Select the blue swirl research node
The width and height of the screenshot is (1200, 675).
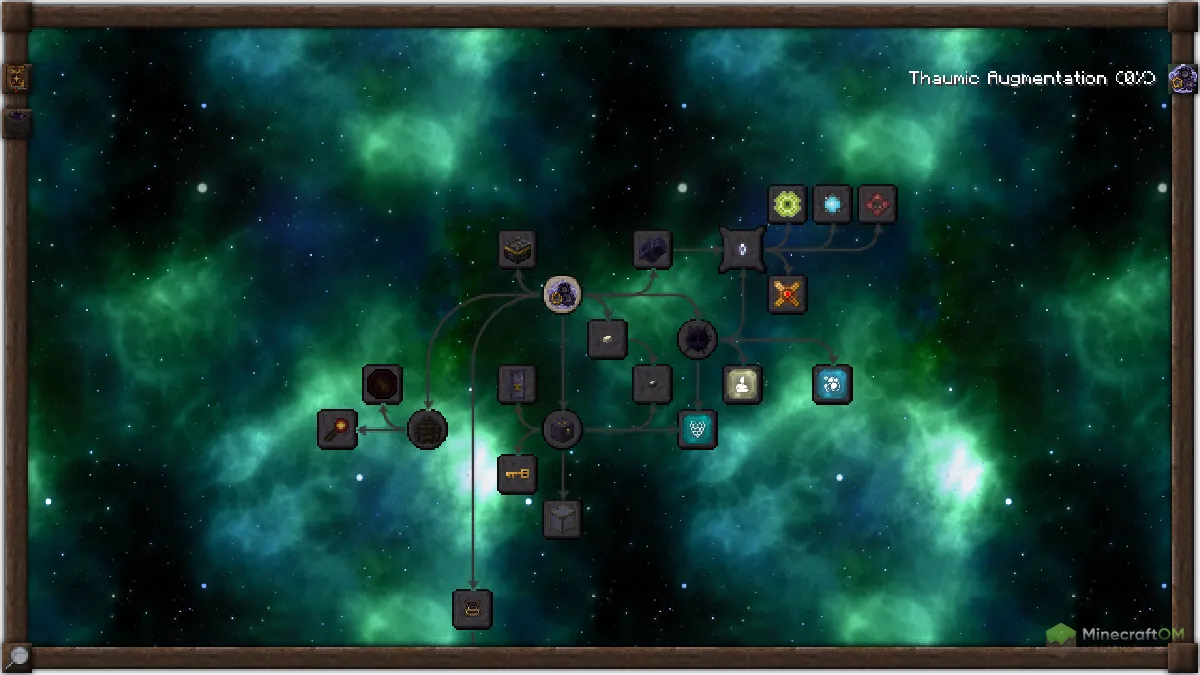tap(832, 384)
